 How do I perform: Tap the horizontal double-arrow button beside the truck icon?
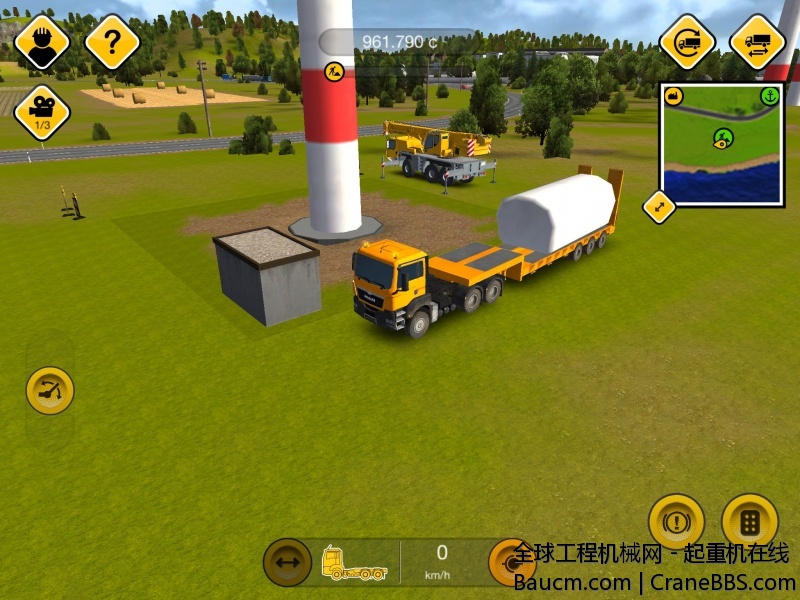point(287,562)
